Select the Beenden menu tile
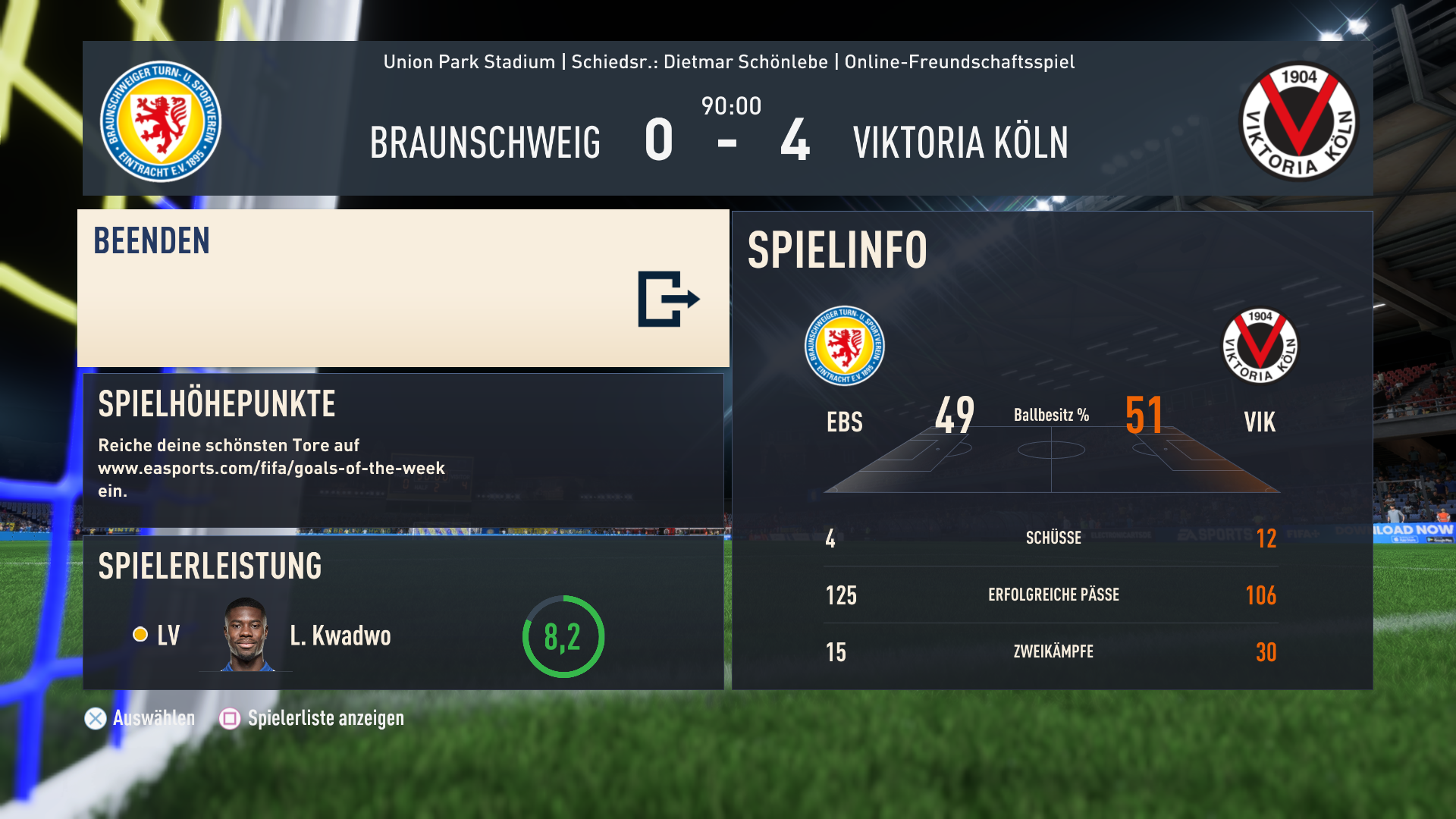Image resolution: width=1456 pixels, height=819 pixels. point(403,288)
